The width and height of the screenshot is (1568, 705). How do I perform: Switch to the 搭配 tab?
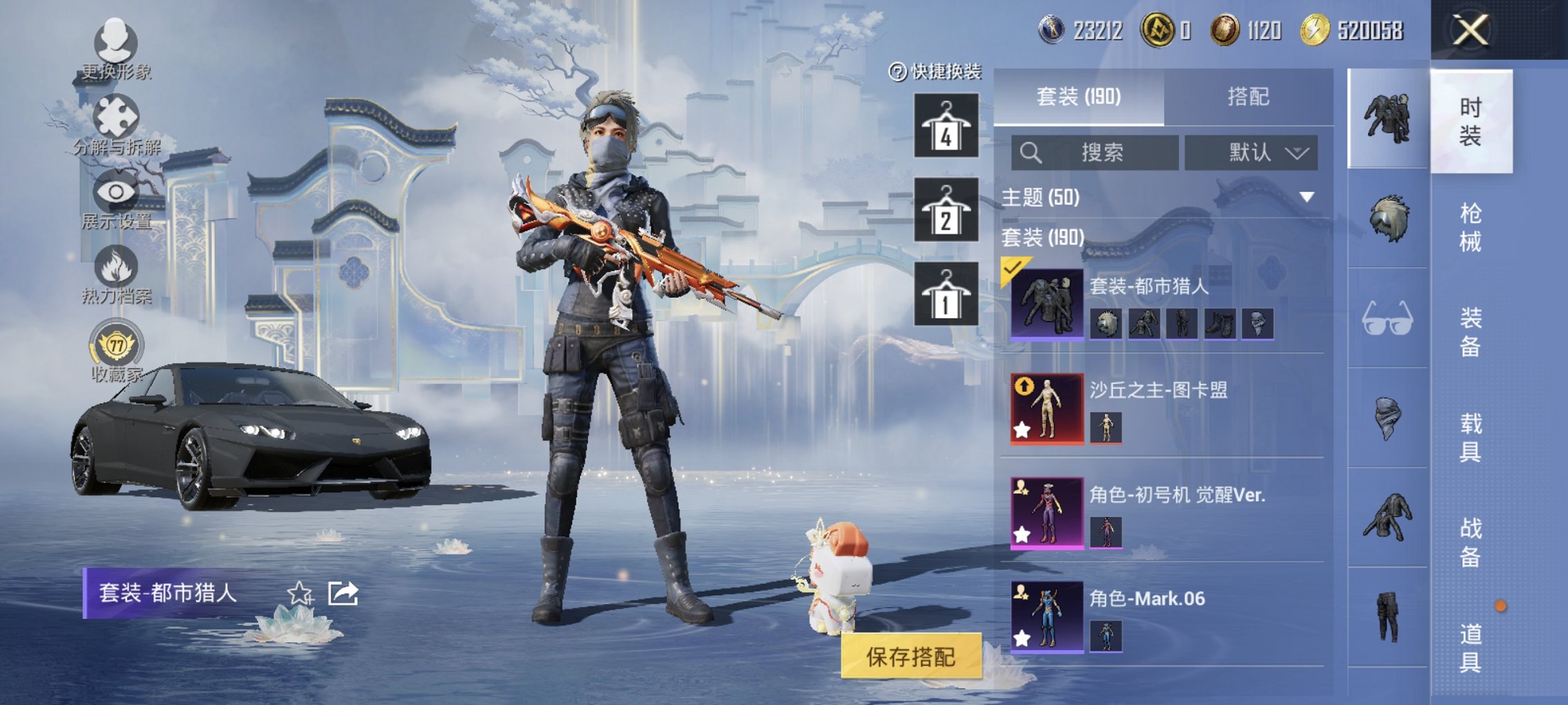[1247, 97]
